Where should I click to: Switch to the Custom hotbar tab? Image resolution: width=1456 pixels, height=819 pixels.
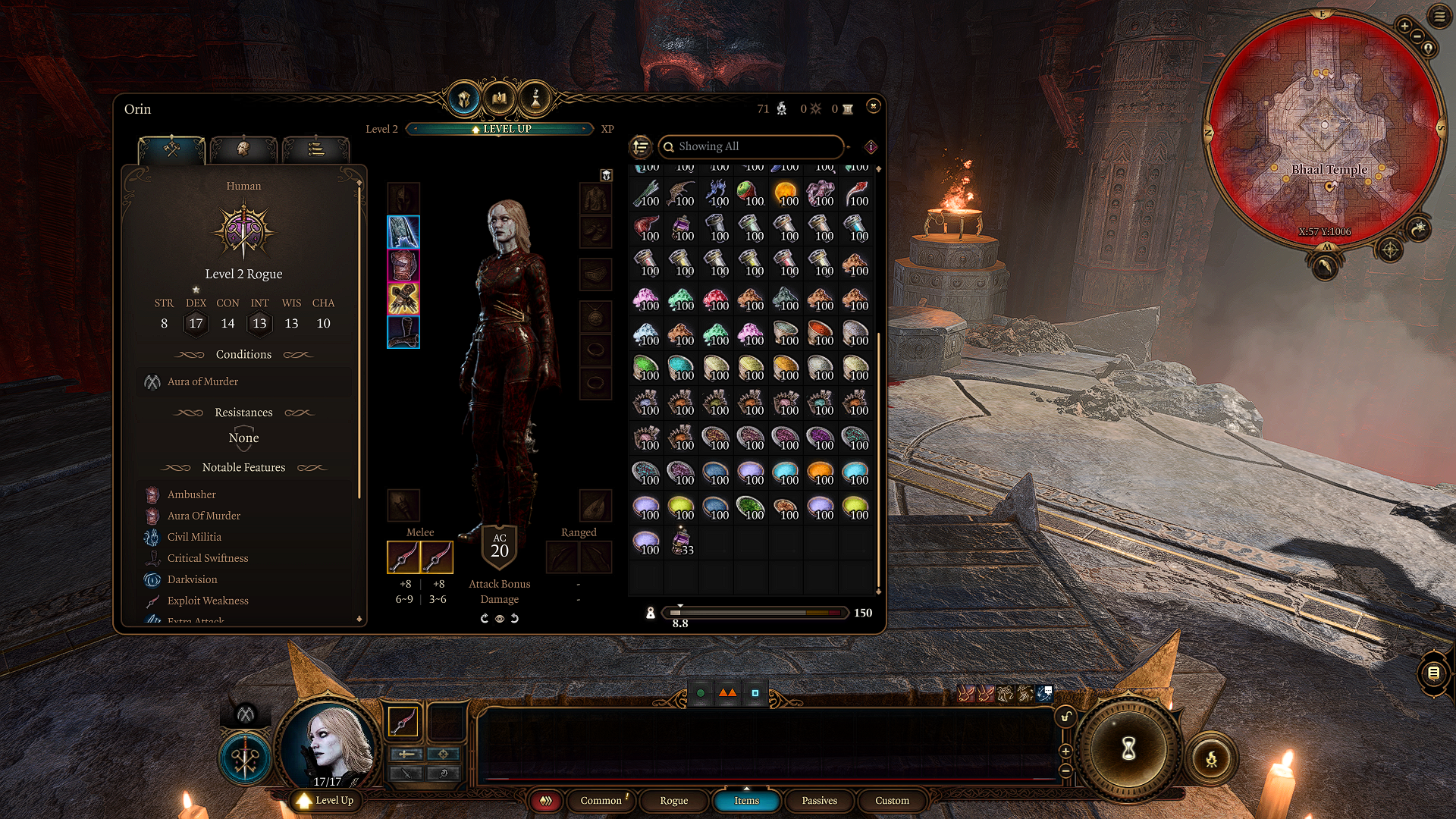click(892, 801)
